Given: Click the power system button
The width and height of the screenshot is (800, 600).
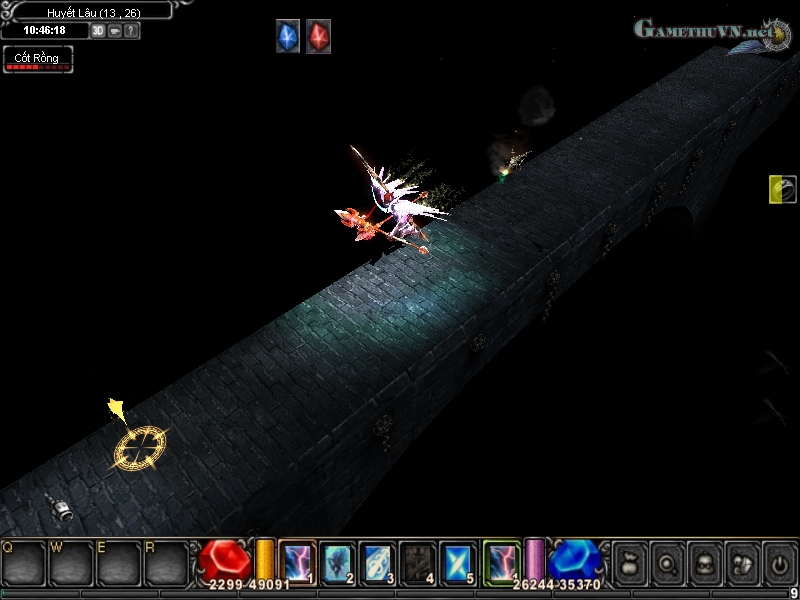Looking at the screenshot, I should coord(777,562).
